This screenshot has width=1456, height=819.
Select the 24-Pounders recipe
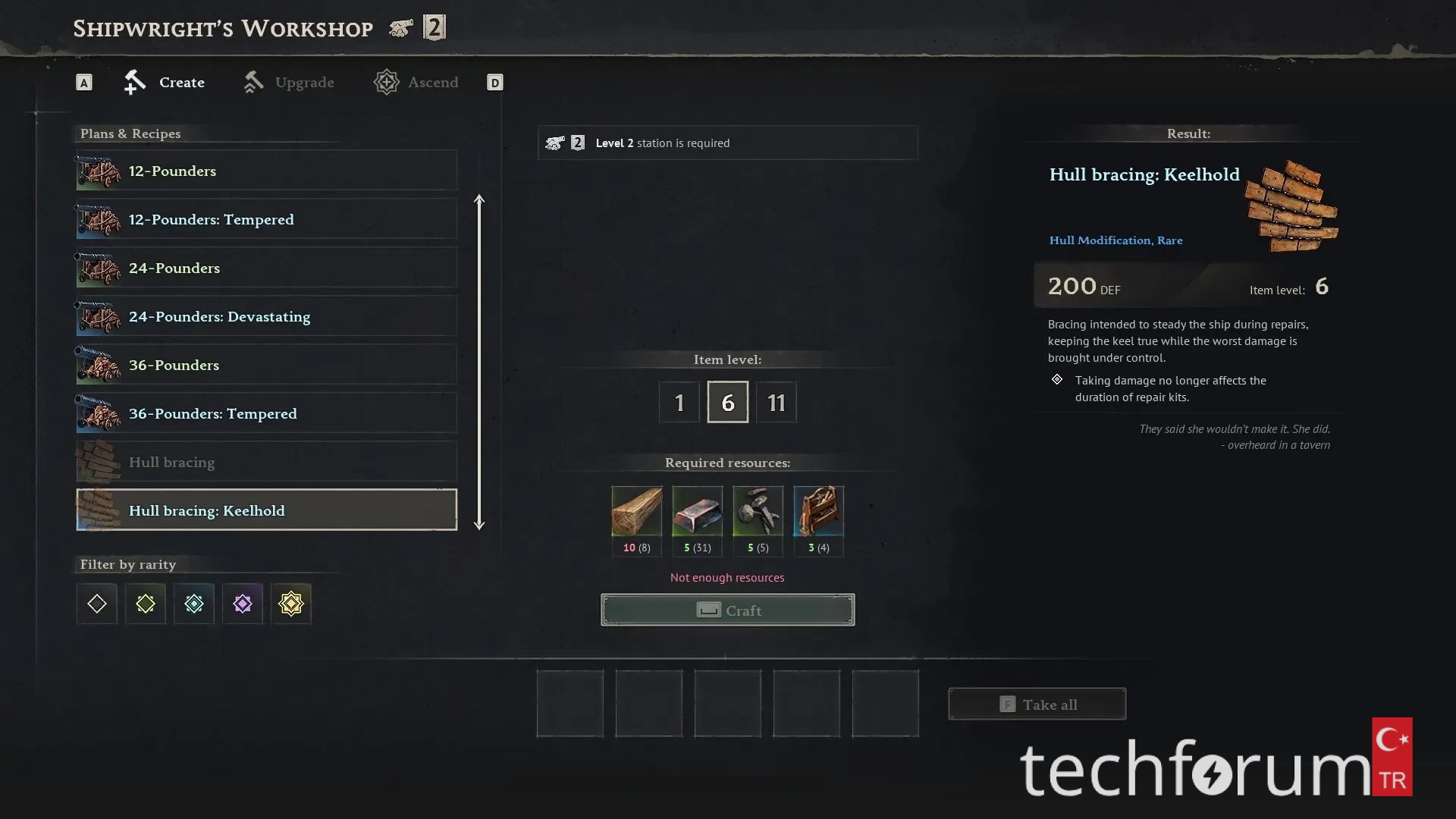pyautogui.click(x=266, y=268)
